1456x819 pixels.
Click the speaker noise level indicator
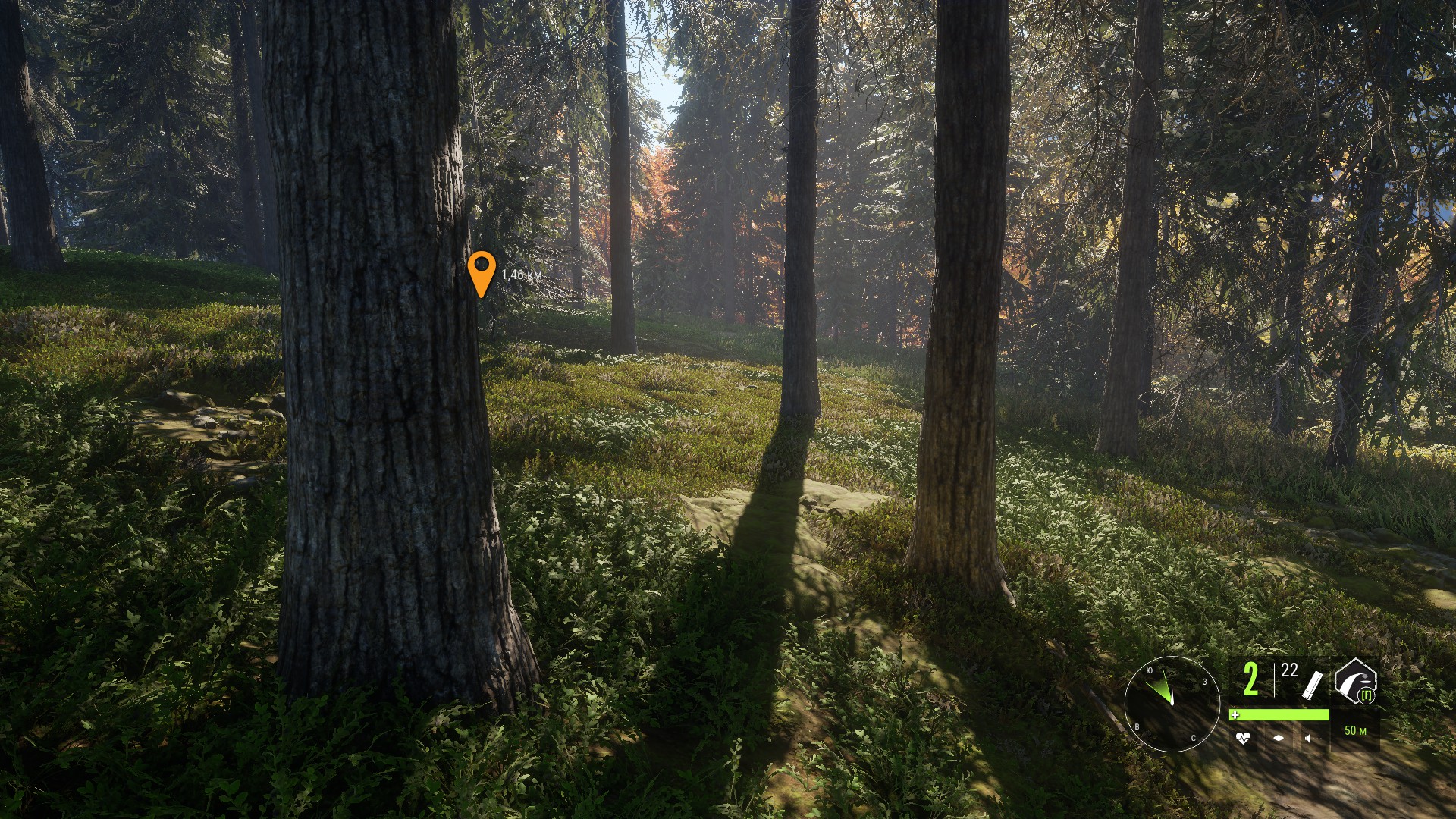[1309, 738]
